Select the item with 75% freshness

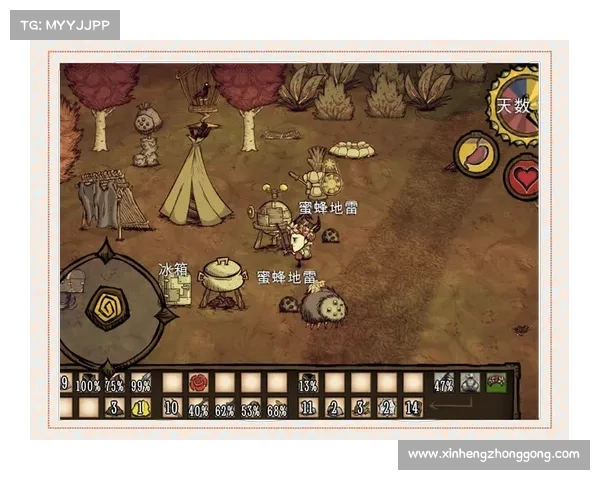(x=115, y=383)
